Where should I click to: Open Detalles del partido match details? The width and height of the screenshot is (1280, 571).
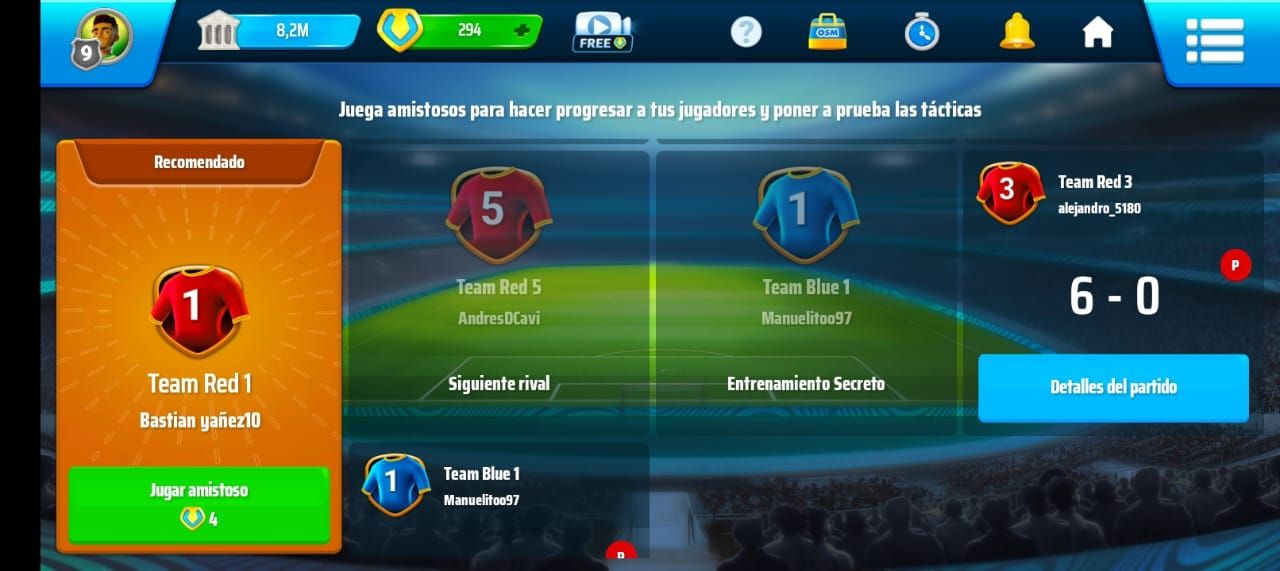1113,387
